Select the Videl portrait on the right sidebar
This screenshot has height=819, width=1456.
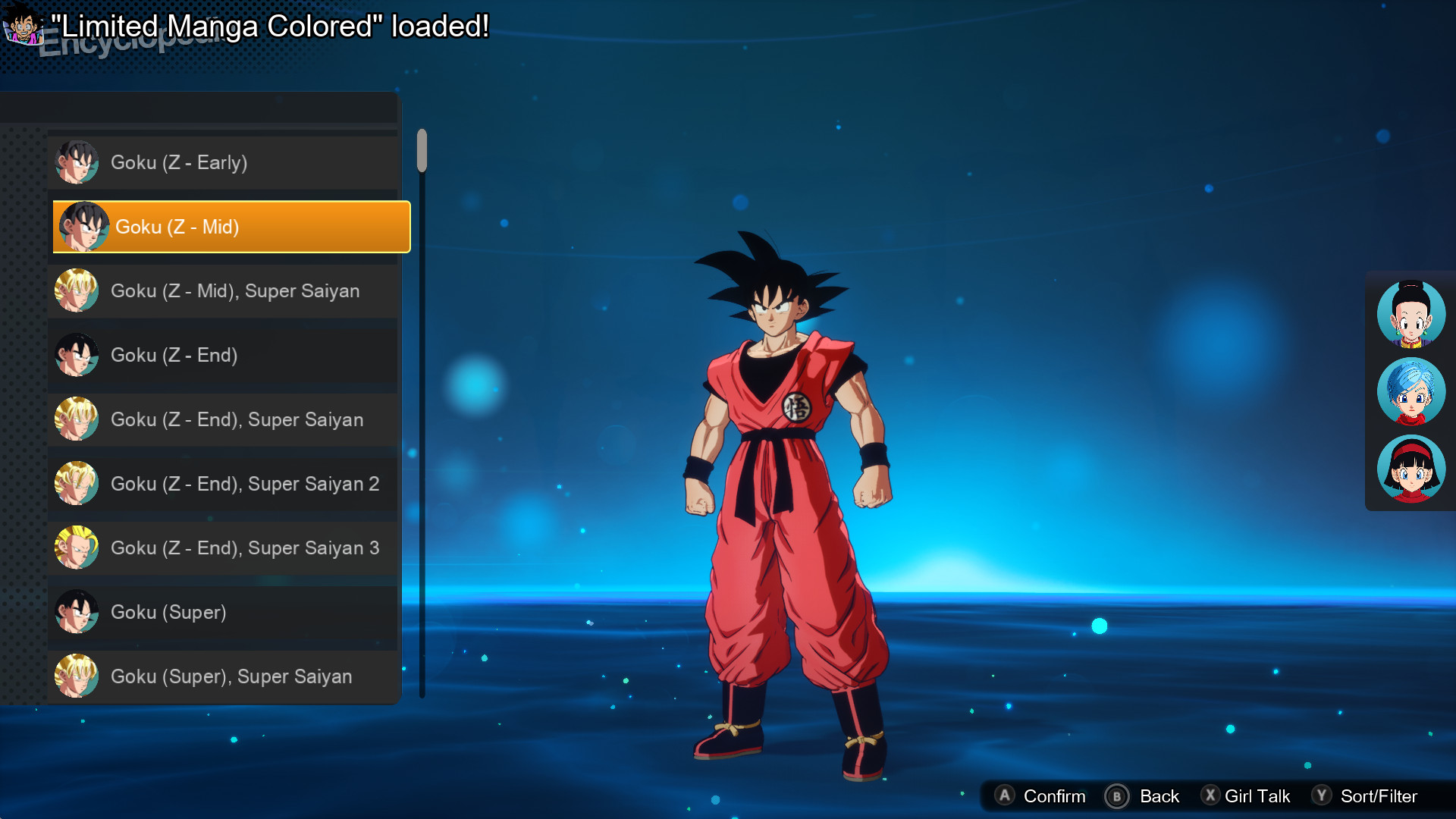[1410, 469]
